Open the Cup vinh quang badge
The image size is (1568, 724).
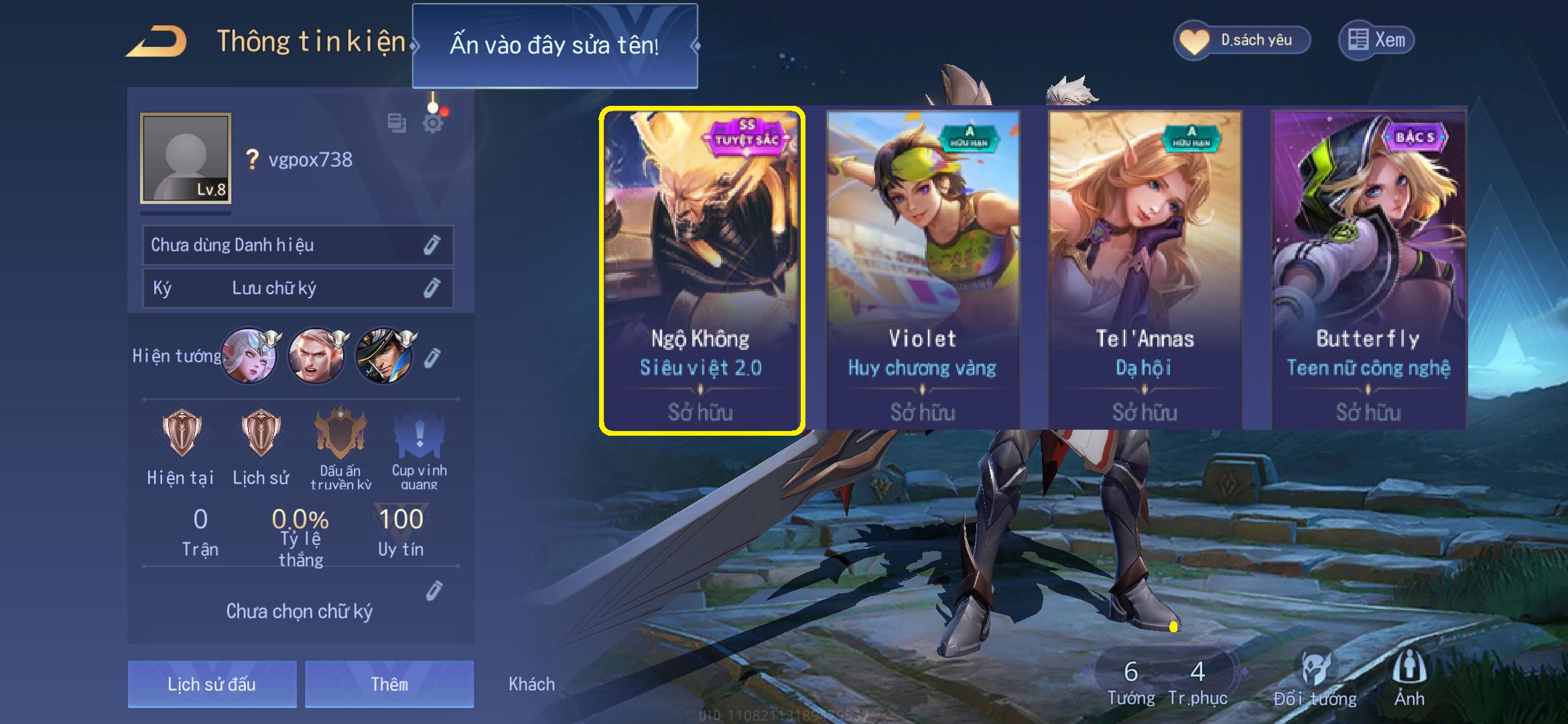pyautogui.click(x=419, y=437)
